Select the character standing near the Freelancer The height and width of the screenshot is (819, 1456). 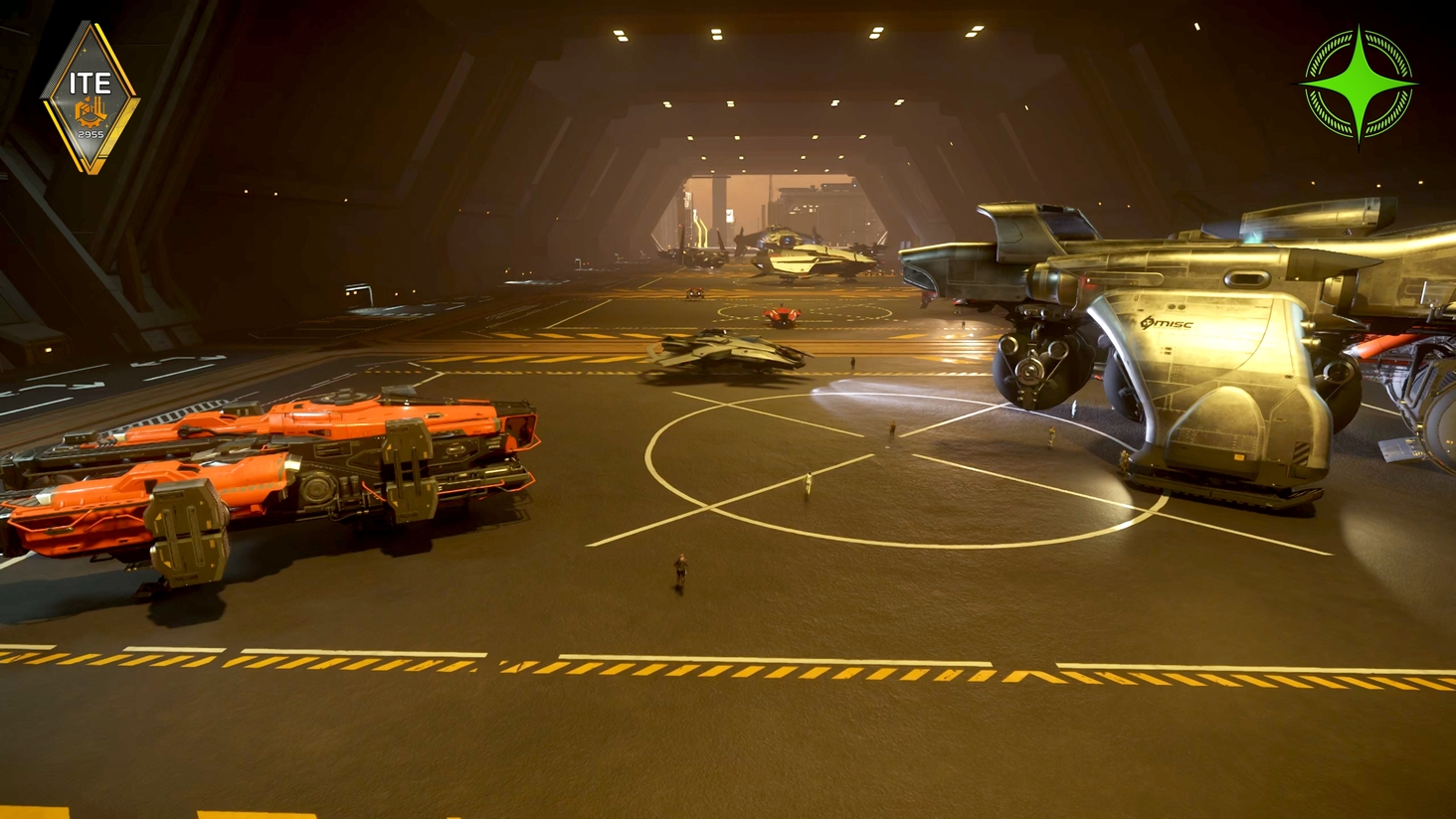pyautogui.click(x=1050, y=437)
